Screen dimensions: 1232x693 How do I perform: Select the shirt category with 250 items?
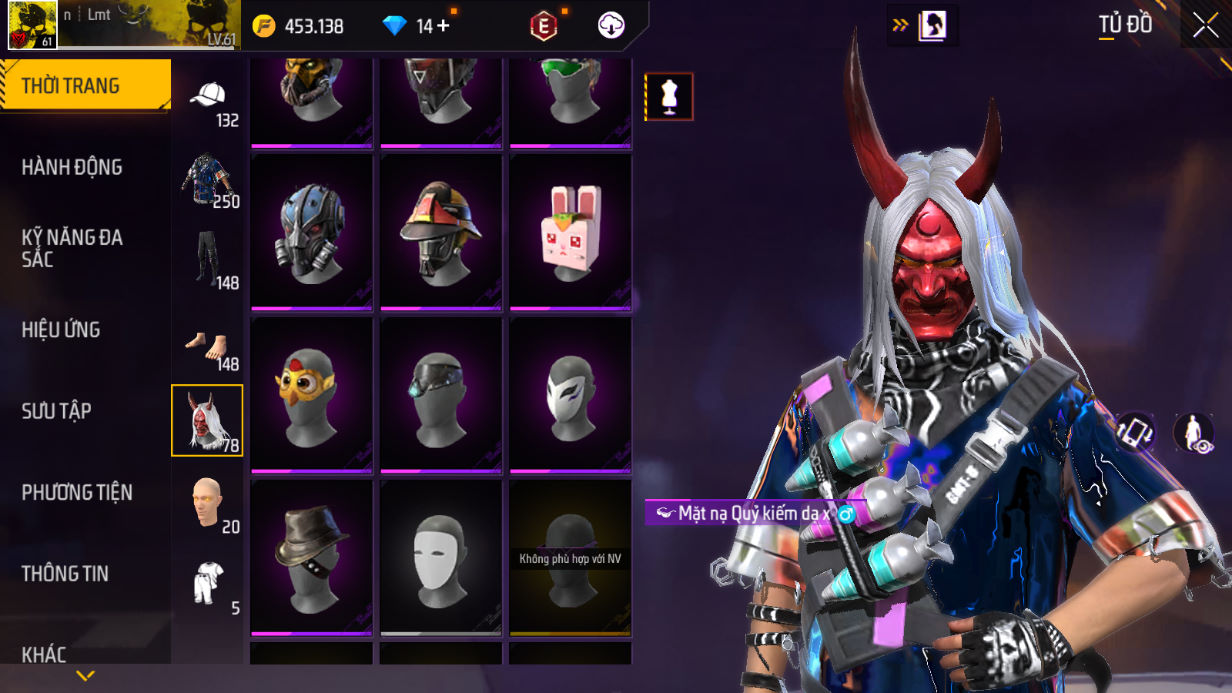[208, 182]
